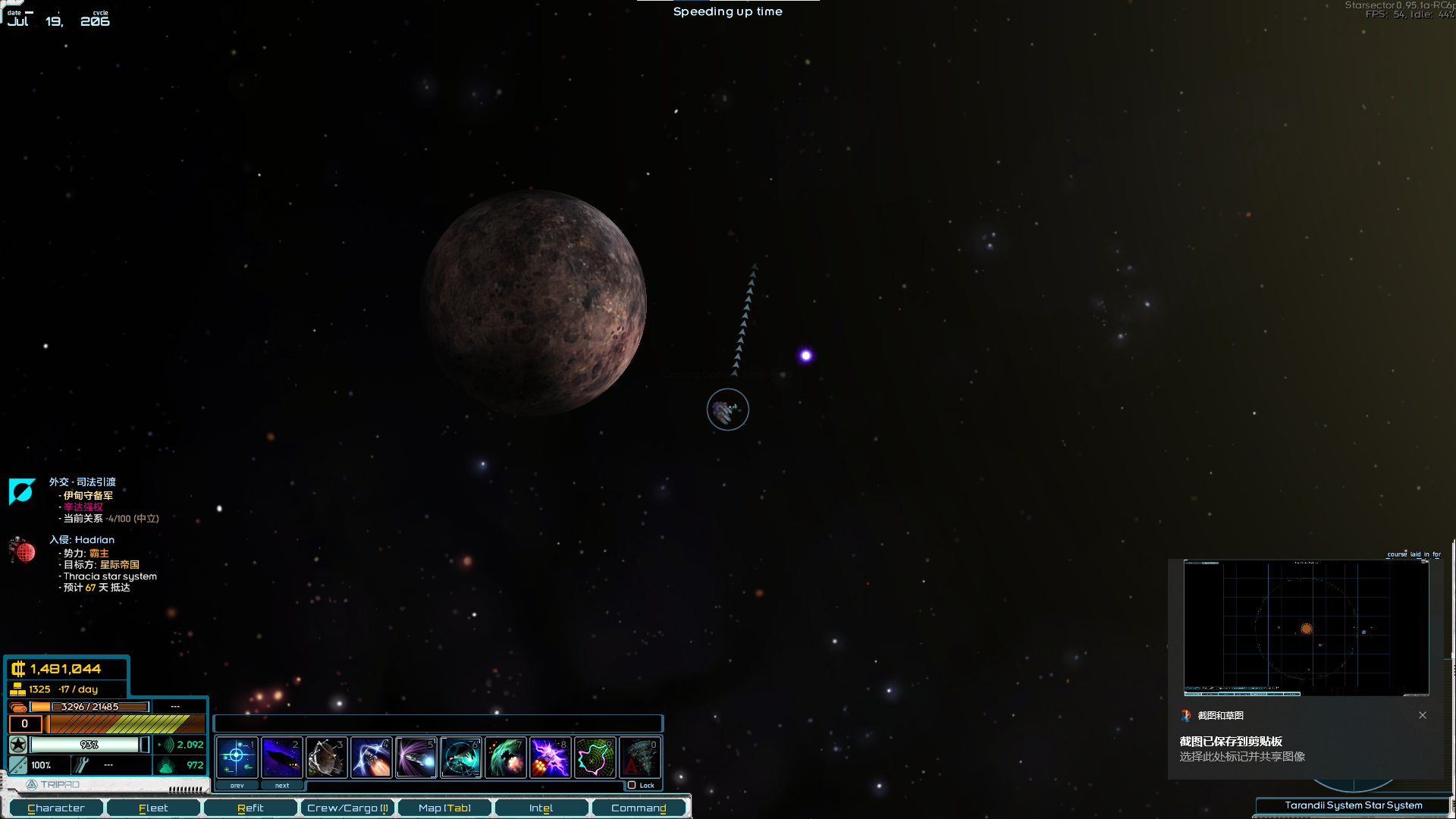This screenshot has height=819, width=1456.
Task: Activate ability slot 3 satellite dish icon
Action: 326,757
